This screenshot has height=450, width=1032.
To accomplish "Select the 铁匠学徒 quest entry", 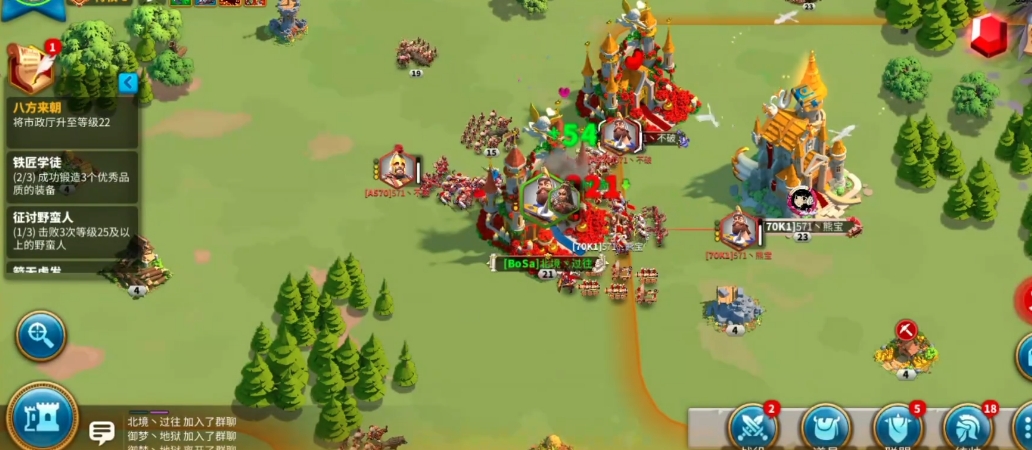I will coord(70,174).
